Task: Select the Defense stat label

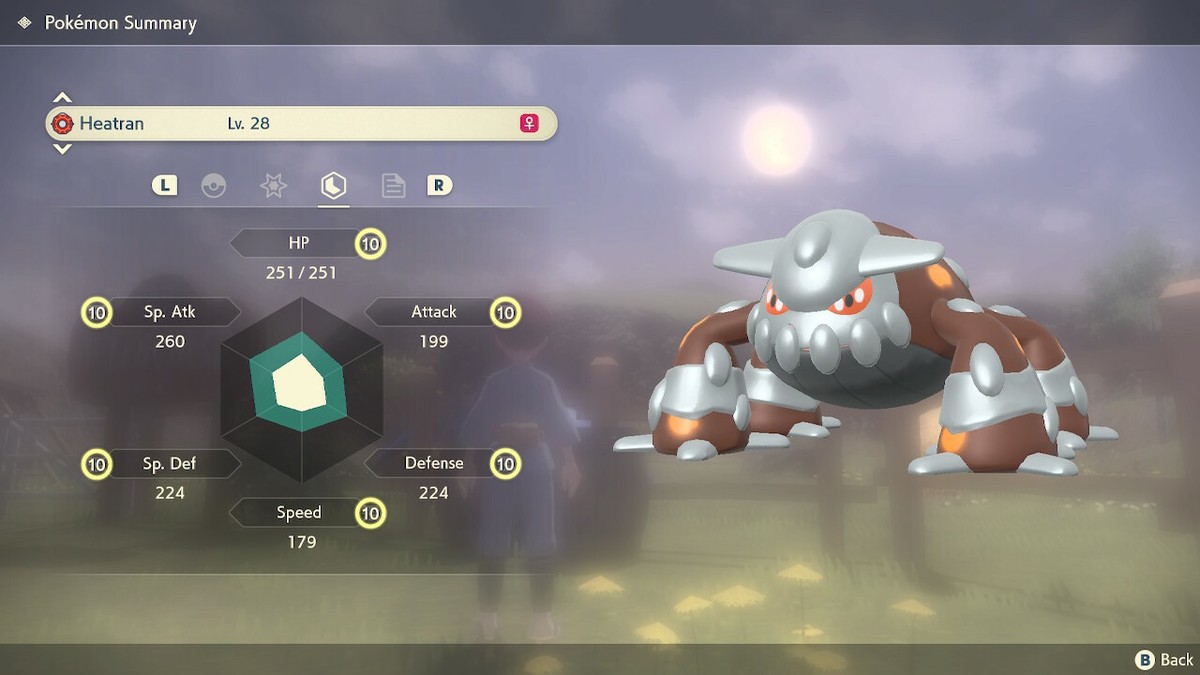Action: click(x=433, y=464)
